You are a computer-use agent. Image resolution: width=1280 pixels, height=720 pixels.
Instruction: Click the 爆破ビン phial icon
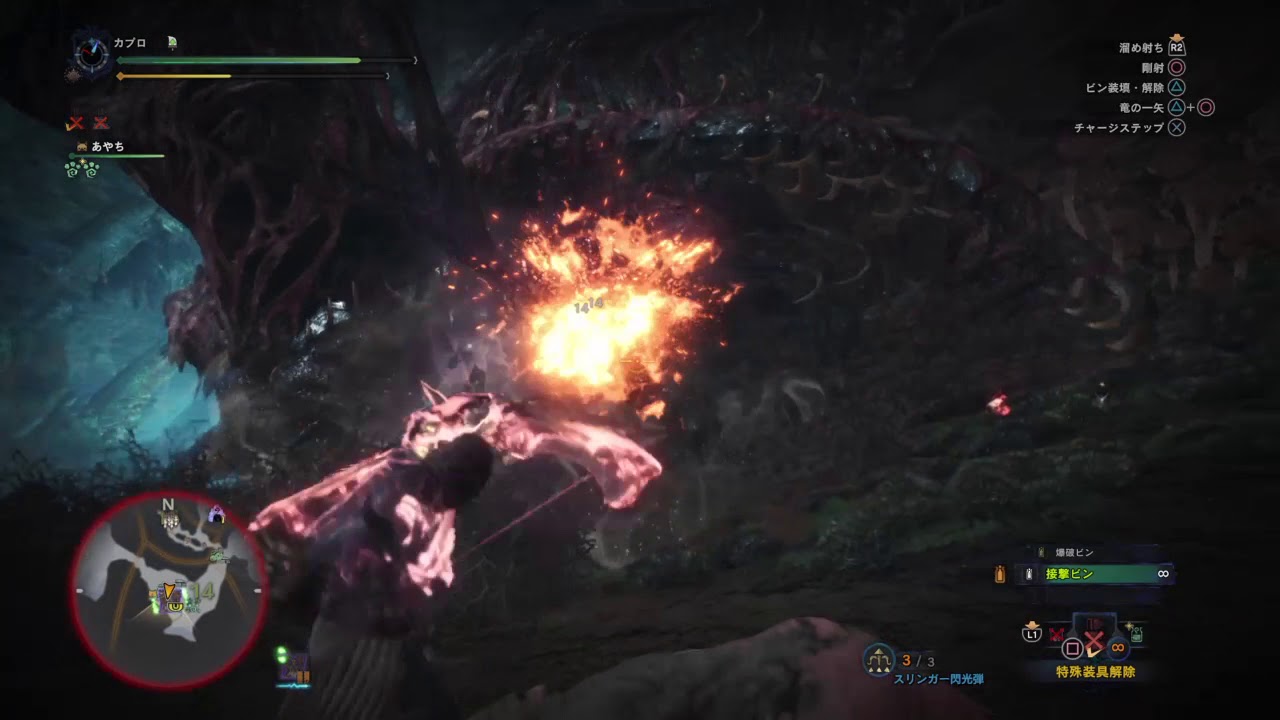pos(1041,551)
